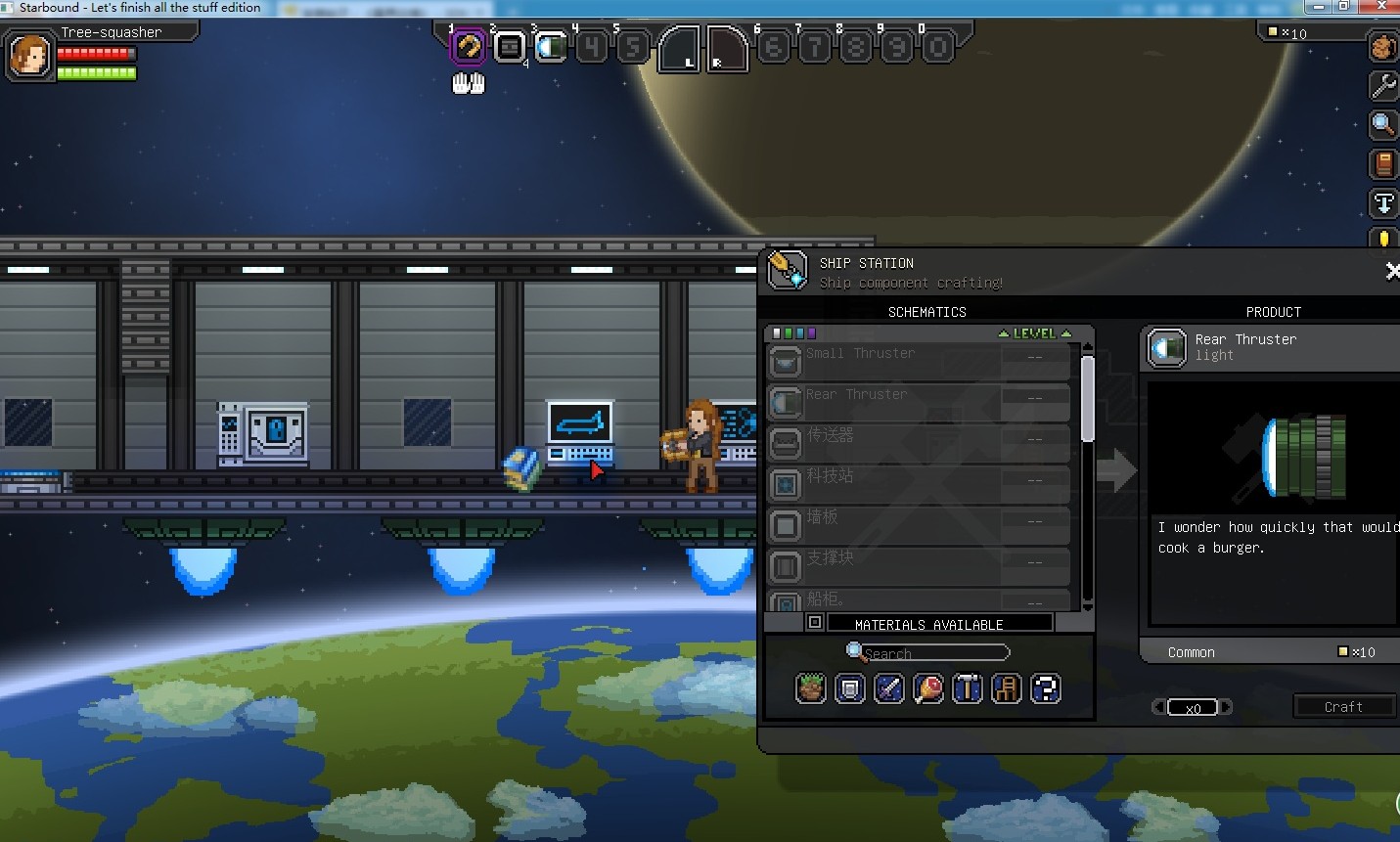The image size is (1400, 842).
Task: Close the Ship Station crafting window
Action: [x=1391, y=271]
